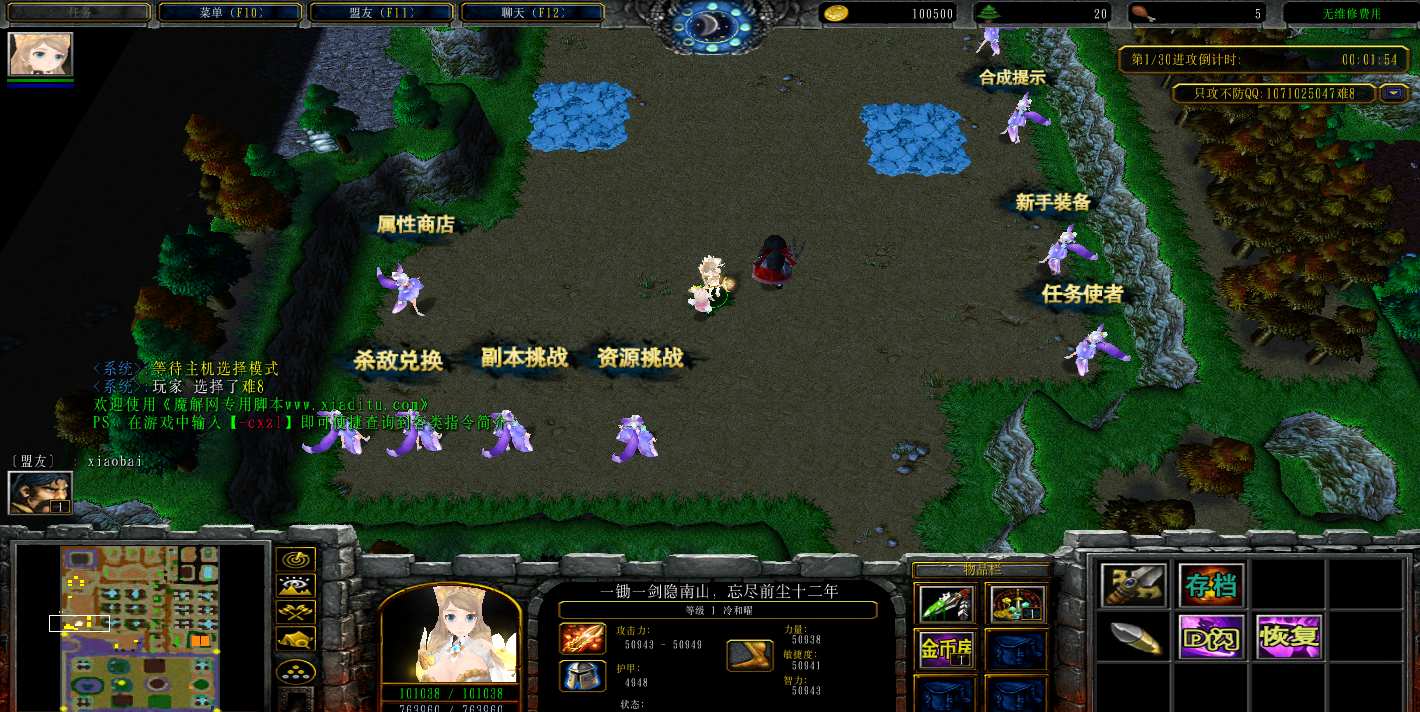Image resolution: width=1420 pixels, height=712 pixels.
Task: Activate the 存档 save ability
Action: pos(1211,585)
